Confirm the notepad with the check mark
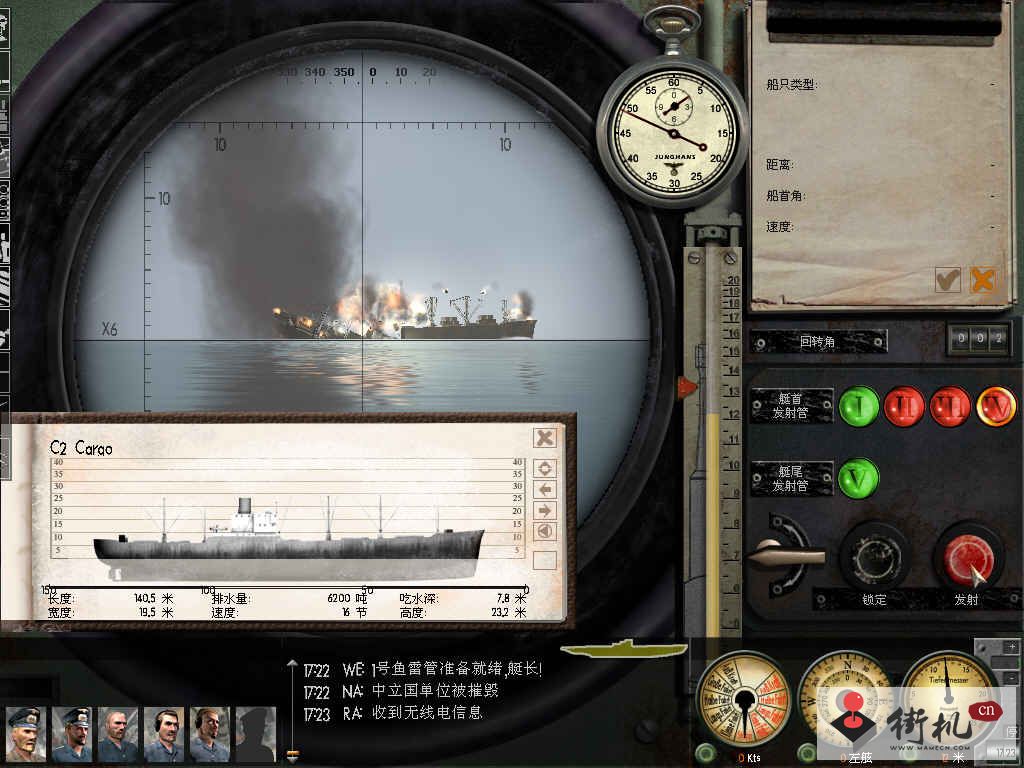Viewport: 1024px width, 768px height. (x=947, y=280)
